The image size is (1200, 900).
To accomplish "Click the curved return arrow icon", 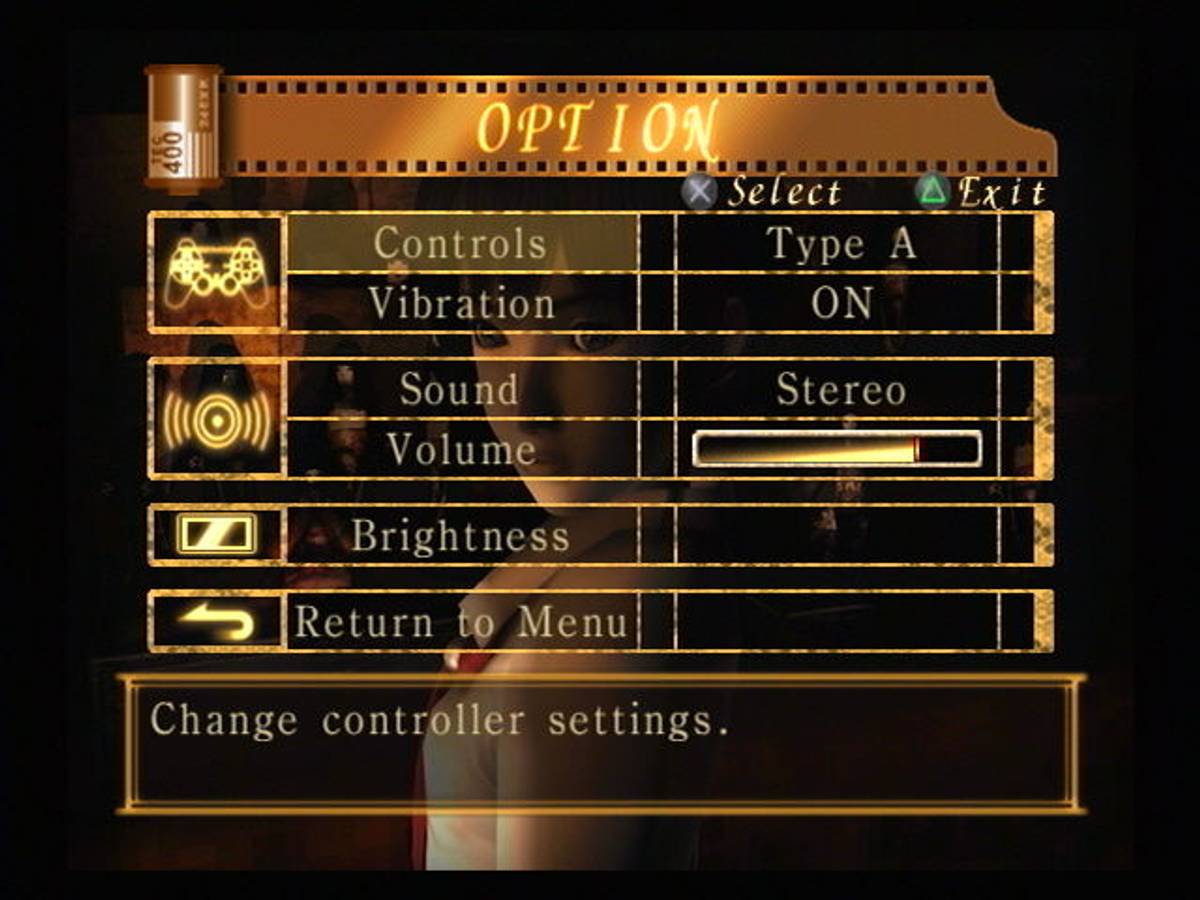I will pyautogui.click(x=217, y=622).
